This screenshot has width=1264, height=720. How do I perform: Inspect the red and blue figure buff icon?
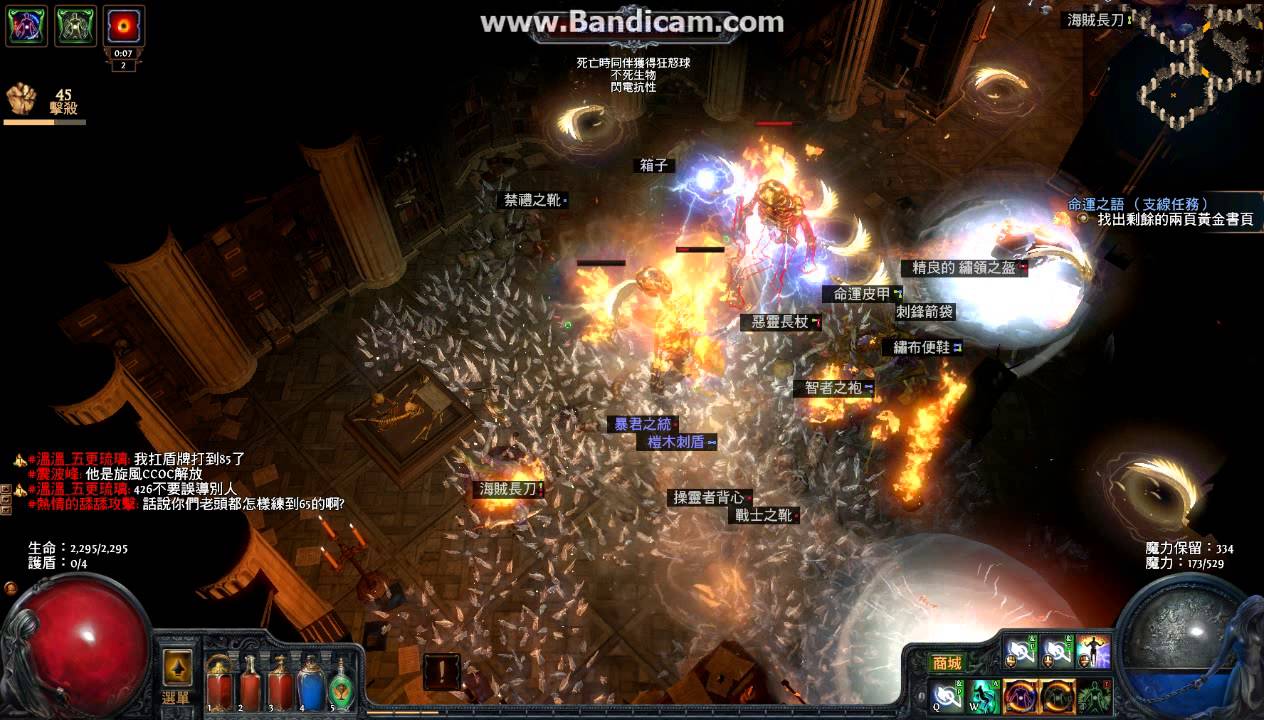pos(26,25)
